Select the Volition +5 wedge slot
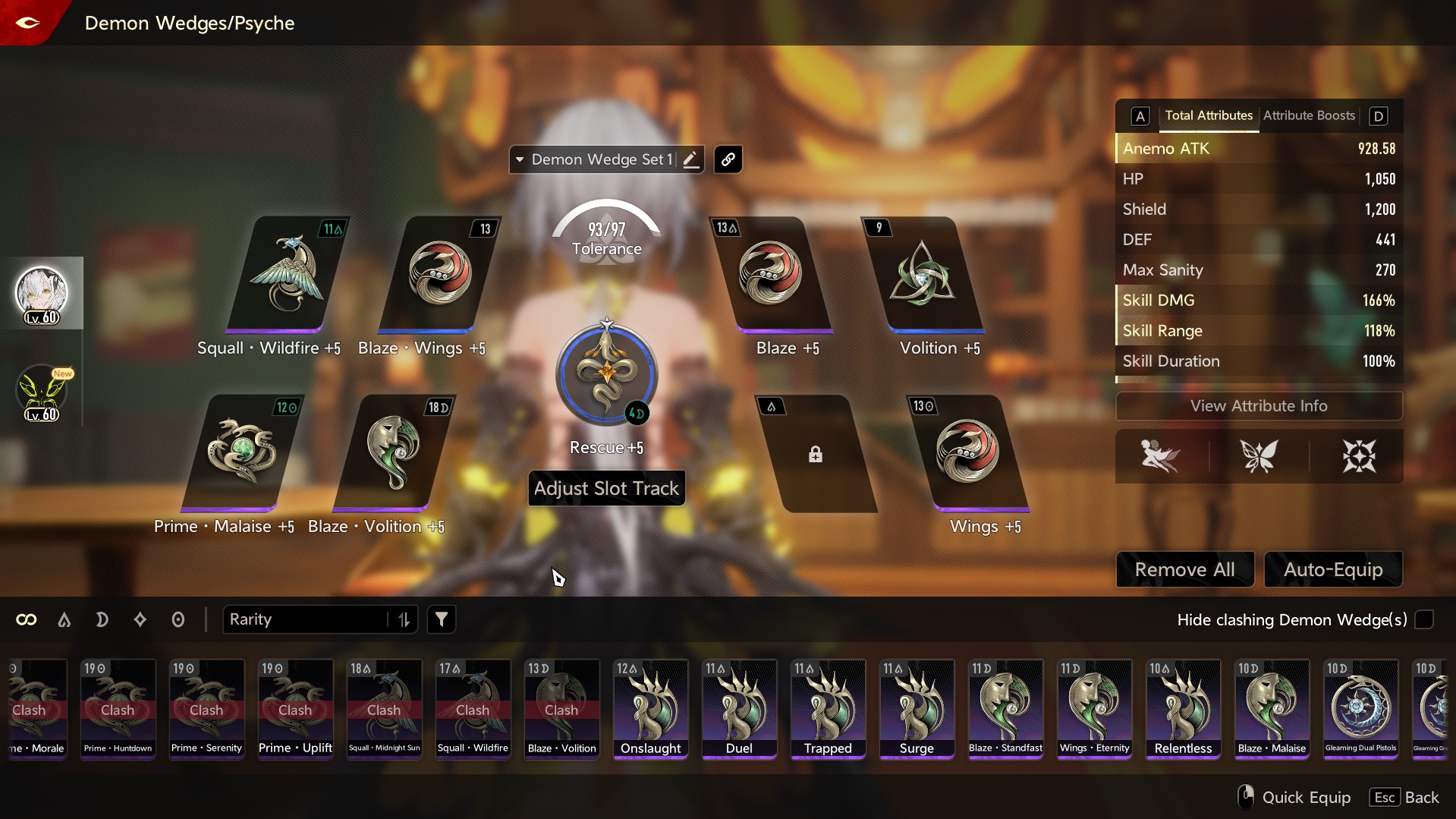This screenshot has width=1456, height=819. (923, 274)
